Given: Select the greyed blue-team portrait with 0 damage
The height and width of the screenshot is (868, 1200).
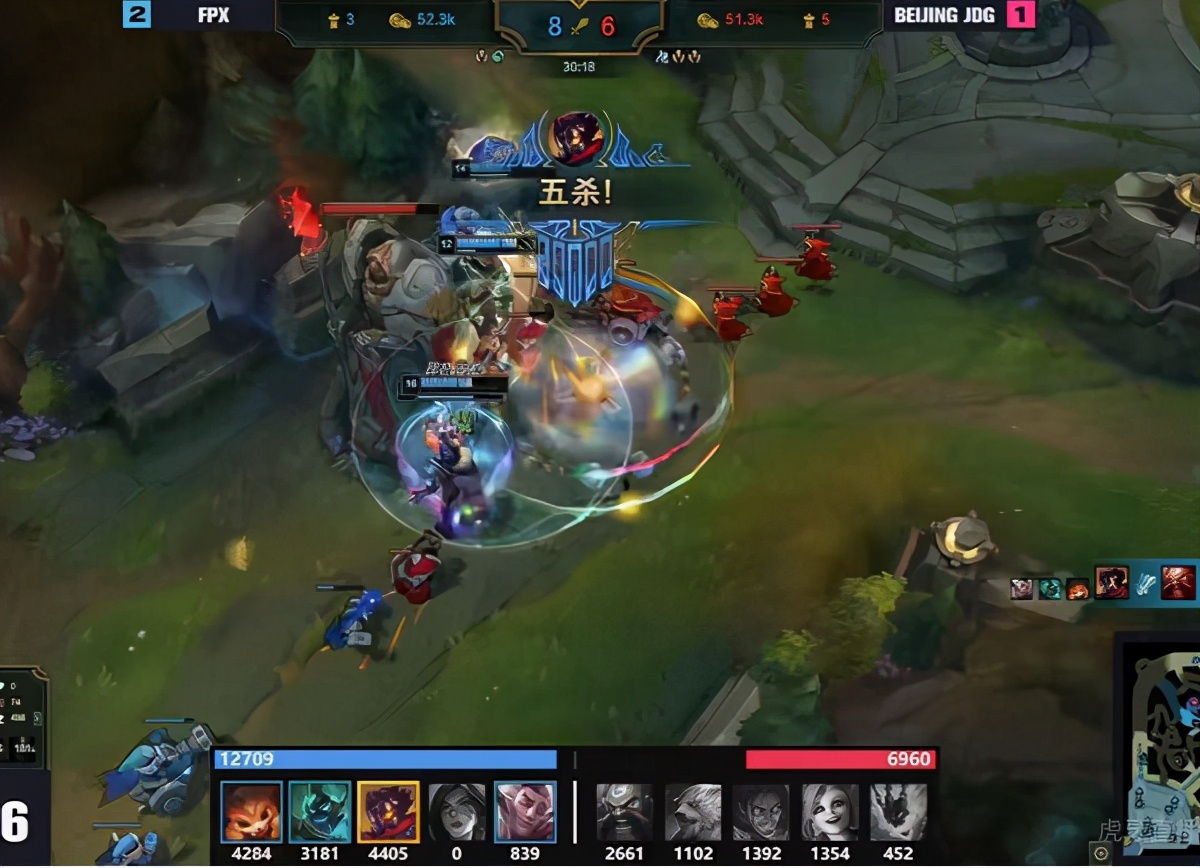Looking at the screenshot, I should (x=457, y=811).
